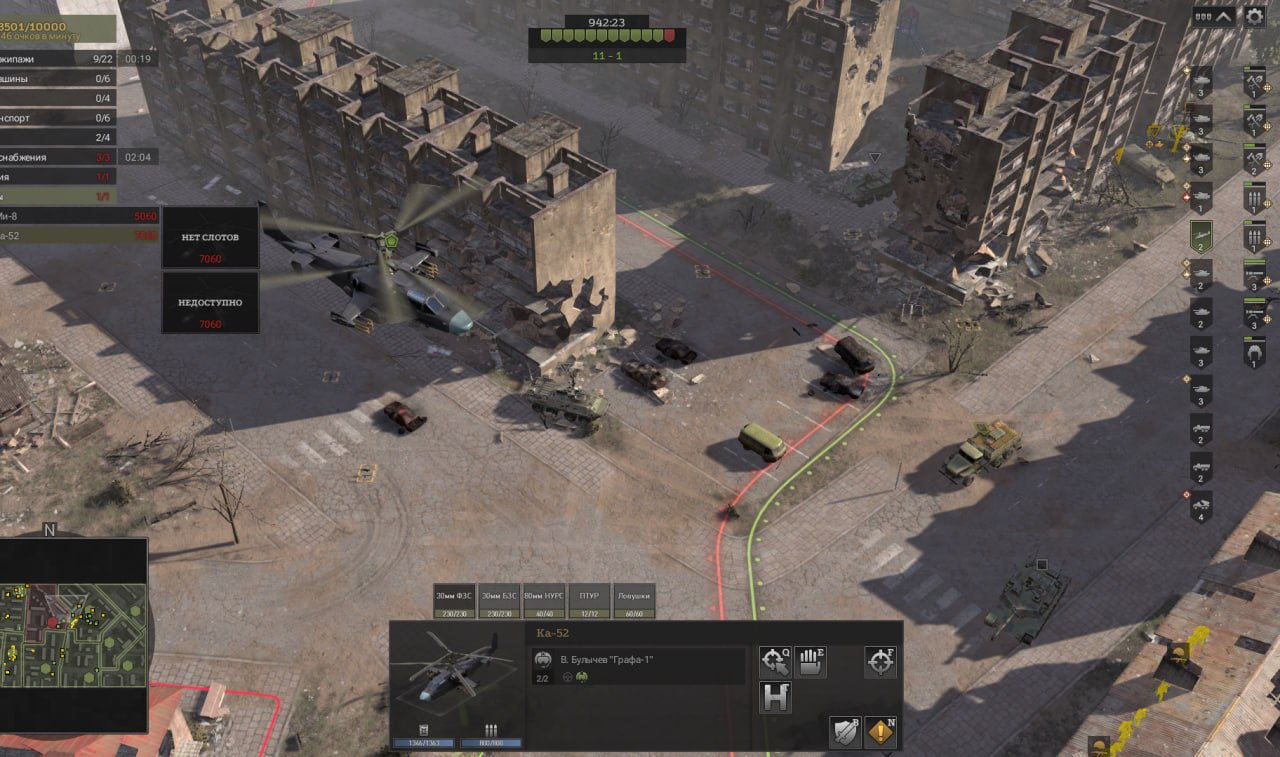Viewport: 1280px width, 757px height.
Task: Choose the 80мм НУРС rockets
Action: [x=544, y=600]
